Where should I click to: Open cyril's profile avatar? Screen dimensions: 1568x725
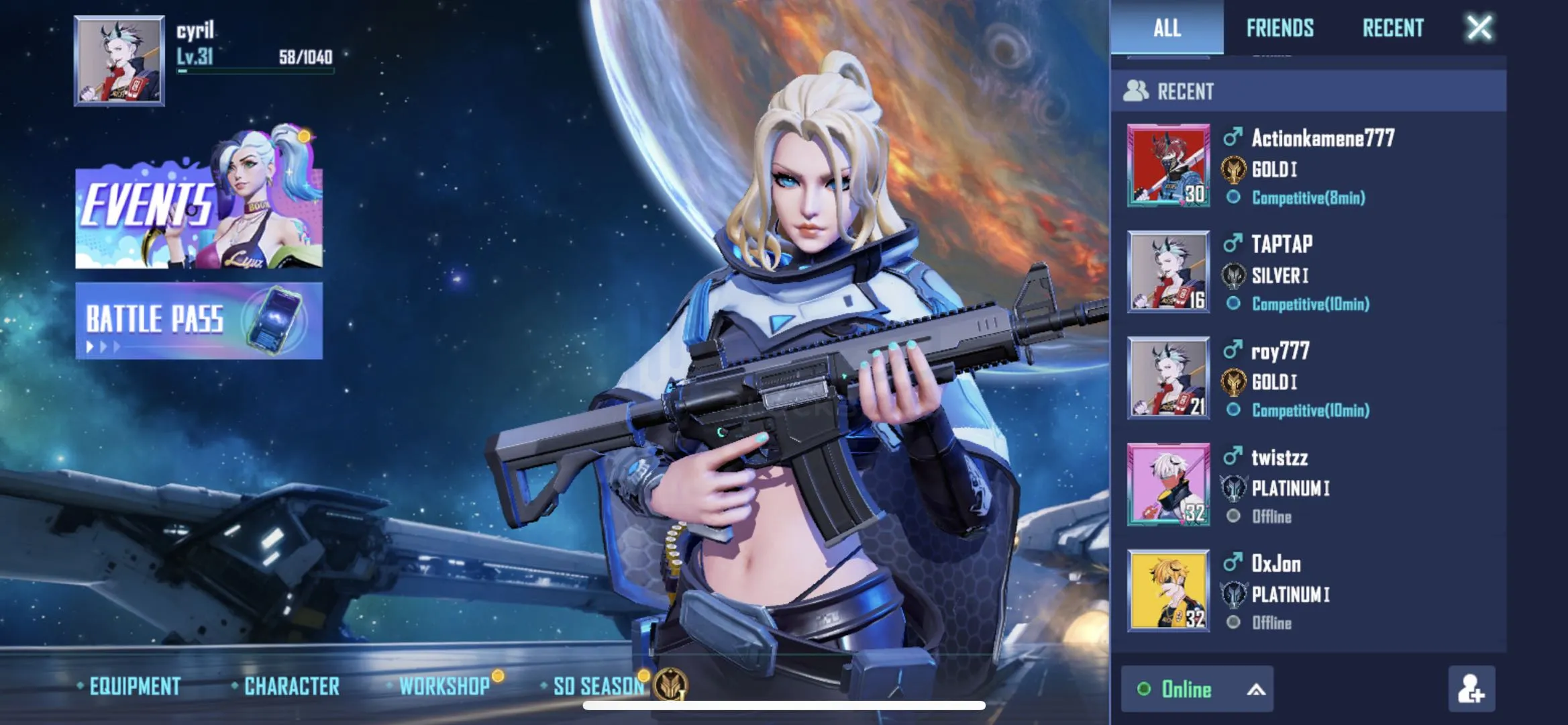coord(119,60)
